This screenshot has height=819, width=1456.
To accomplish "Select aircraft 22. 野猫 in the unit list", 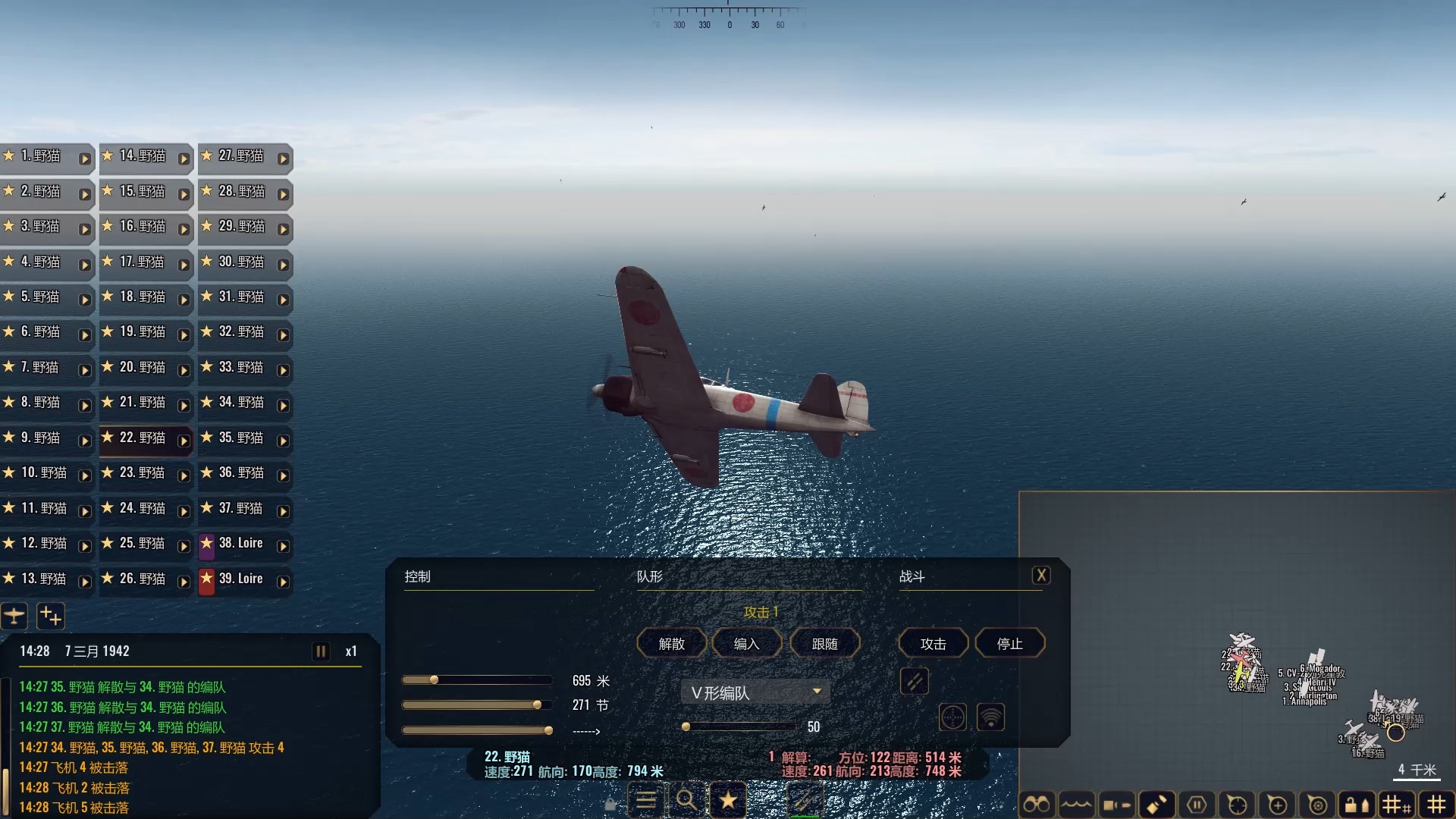I will coord(143,438).
